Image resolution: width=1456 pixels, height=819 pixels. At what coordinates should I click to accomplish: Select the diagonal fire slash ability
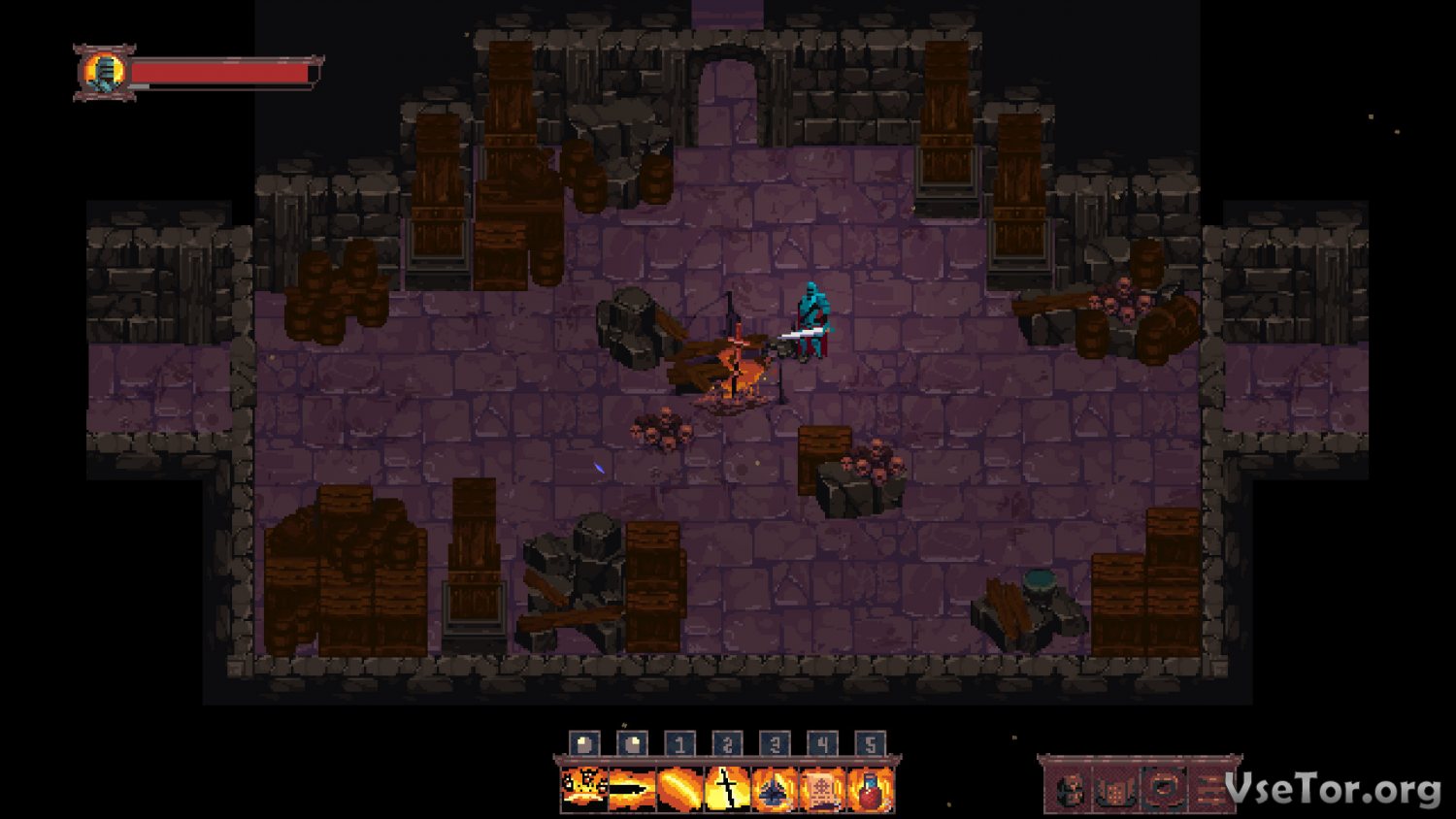(x=679, y=789)
